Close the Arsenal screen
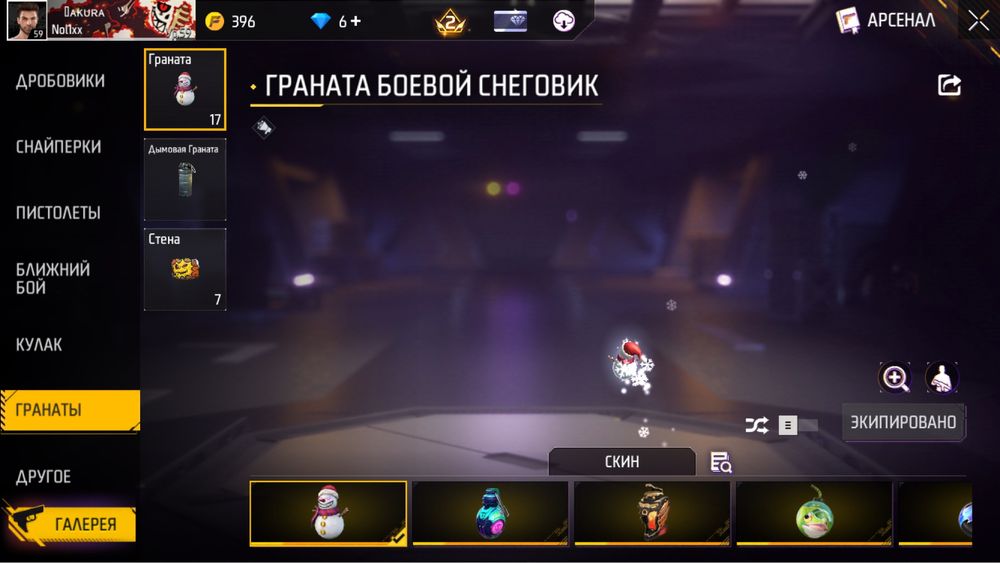The image size is (1000, 563). coord(977,20)
